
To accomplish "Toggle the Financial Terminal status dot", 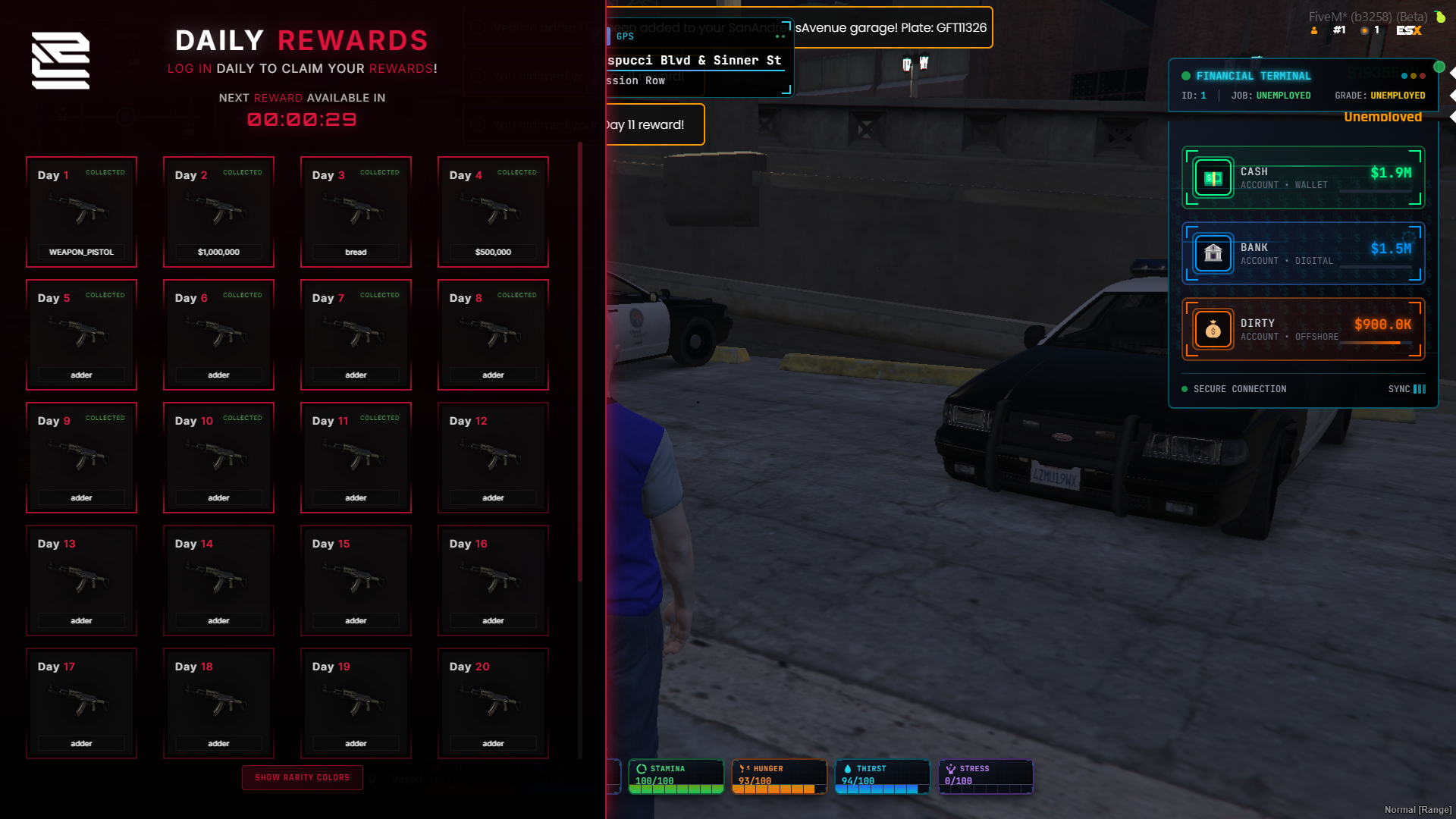I will tap(1185, 76).
